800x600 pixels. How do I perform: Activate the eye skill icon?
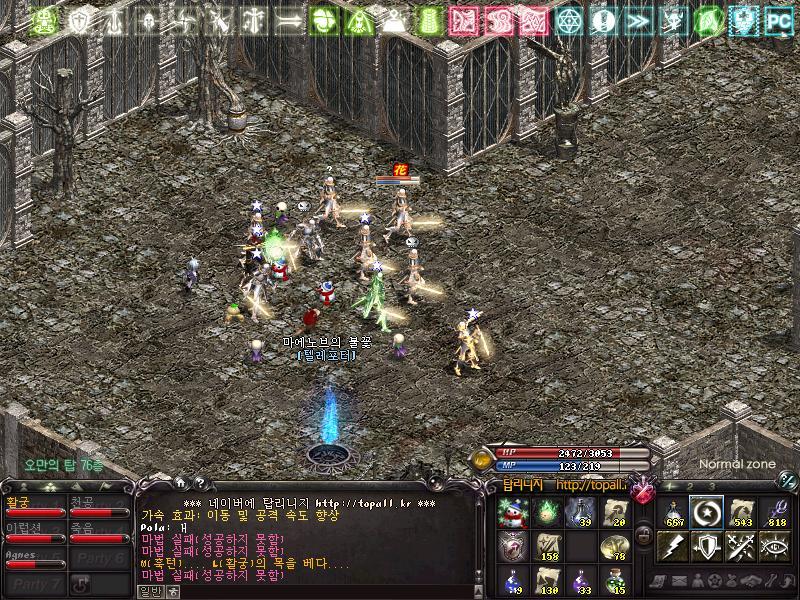click(x=775, y=546)
